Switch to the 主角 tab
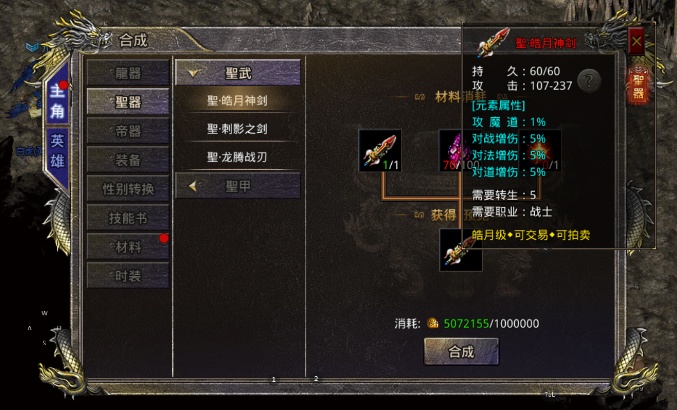 57,100
